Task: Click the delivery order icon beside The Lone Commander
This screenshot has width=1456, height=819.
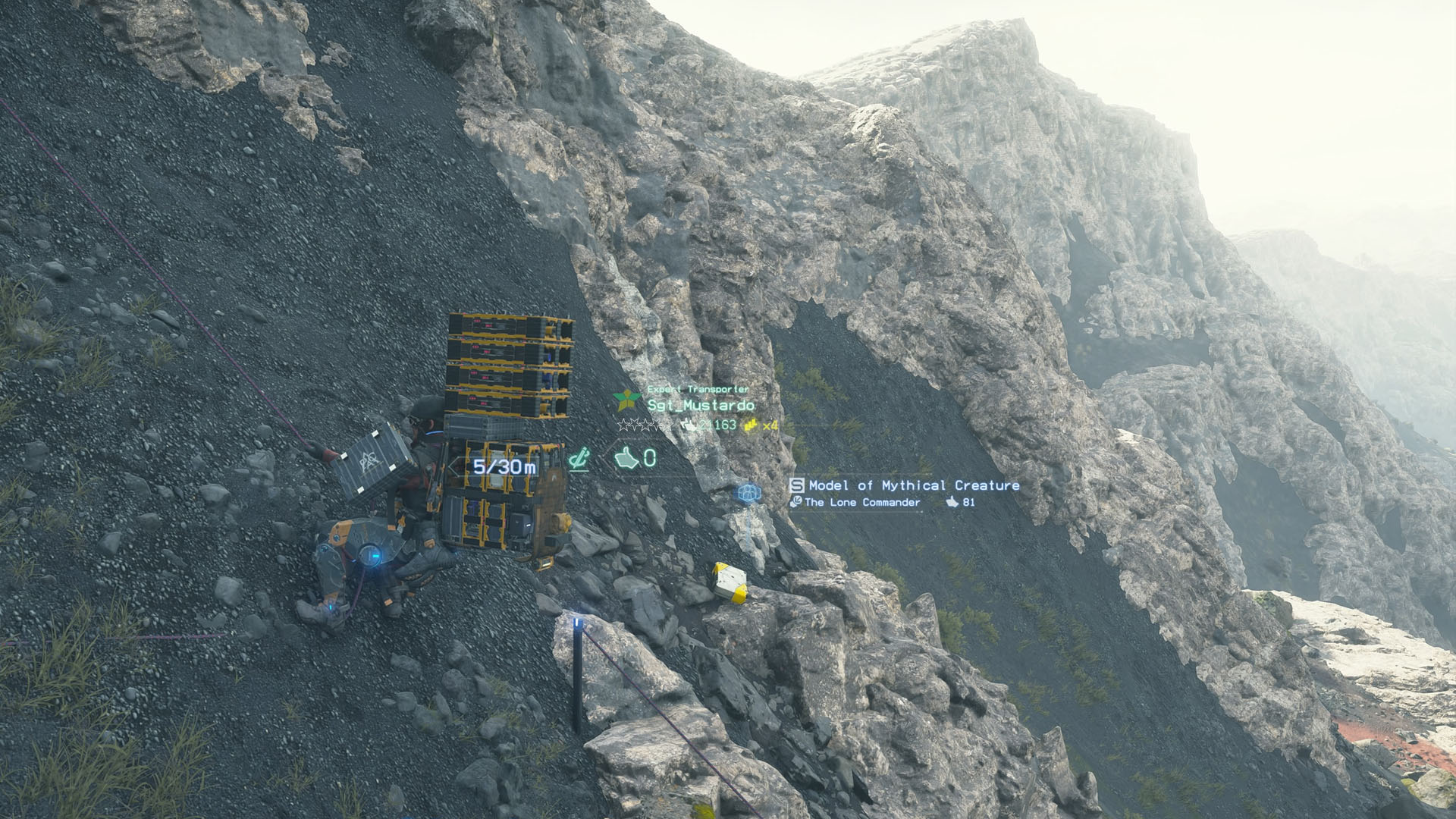Action: coord(797,502)
